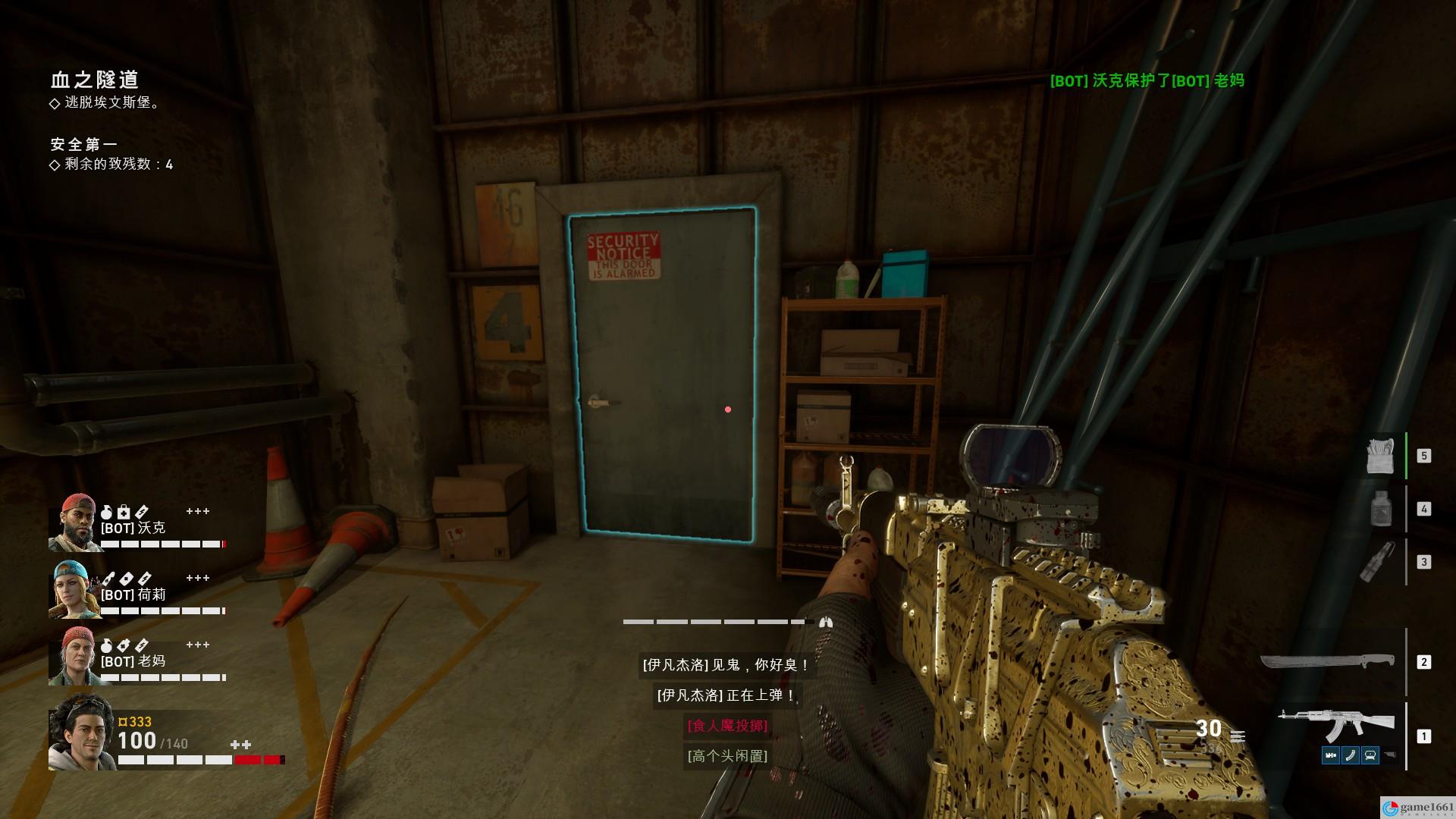
Task: Choose the pill bottle in slot 4
Action: [1381, 509]
